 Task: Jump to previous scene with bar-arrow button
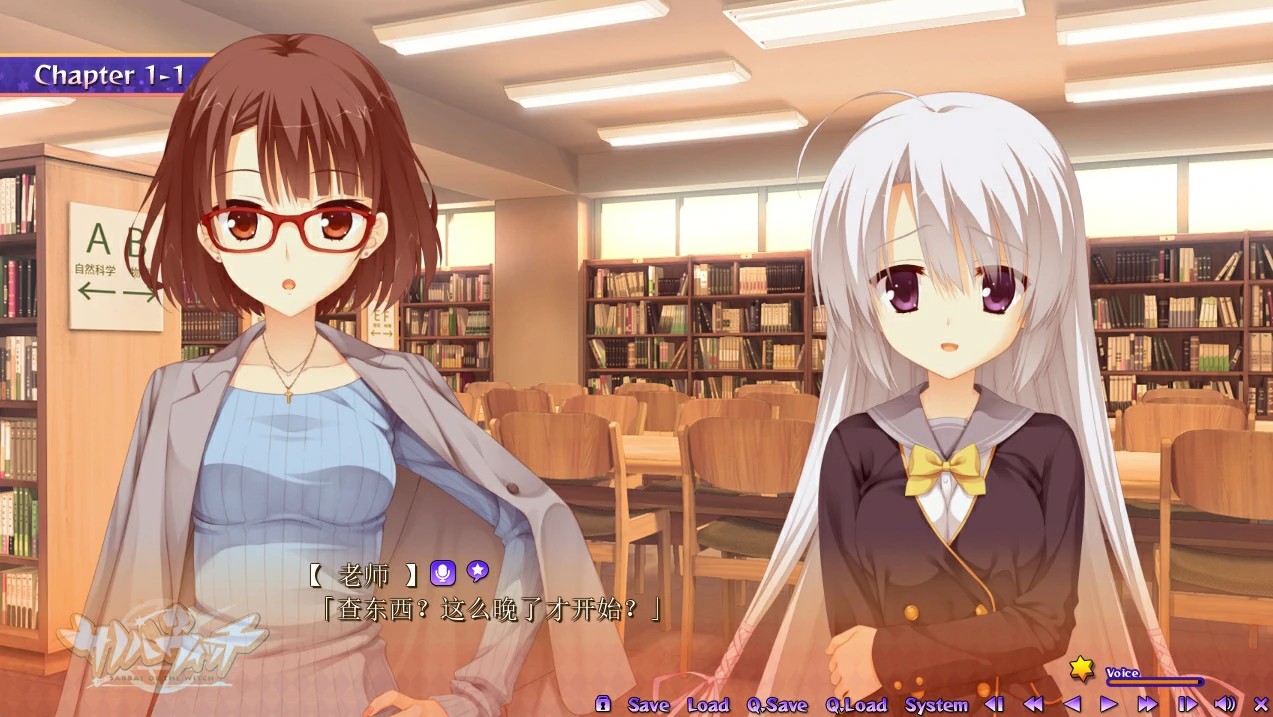tap(995, 705)
